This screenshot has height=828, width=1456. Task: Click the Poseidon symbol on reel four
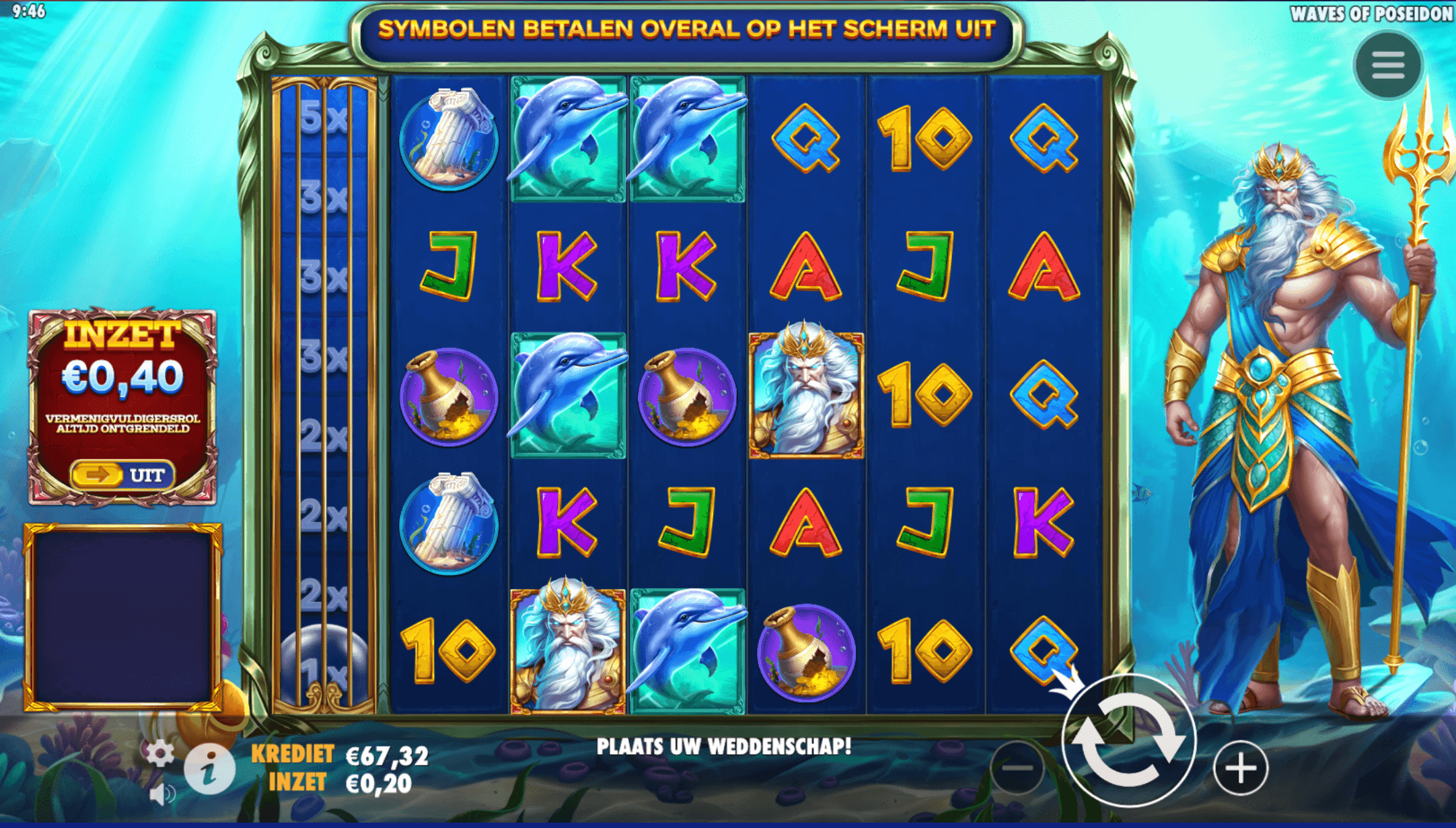pyautogui.click(x=807, y=394)
